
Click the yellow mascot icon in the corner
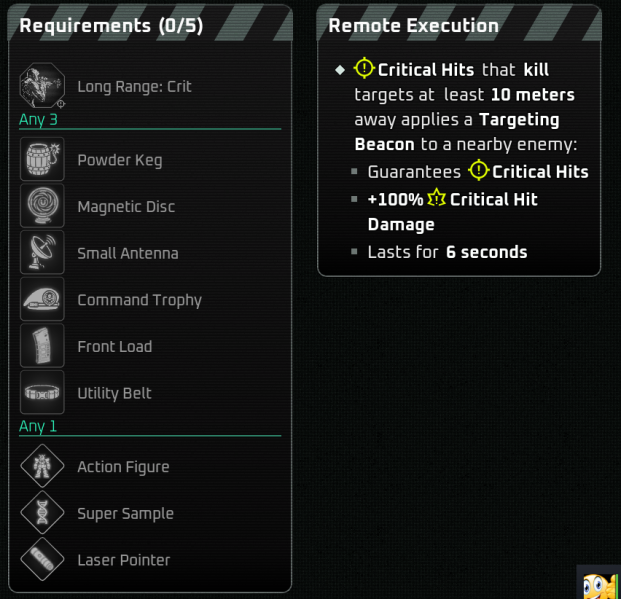599,584
